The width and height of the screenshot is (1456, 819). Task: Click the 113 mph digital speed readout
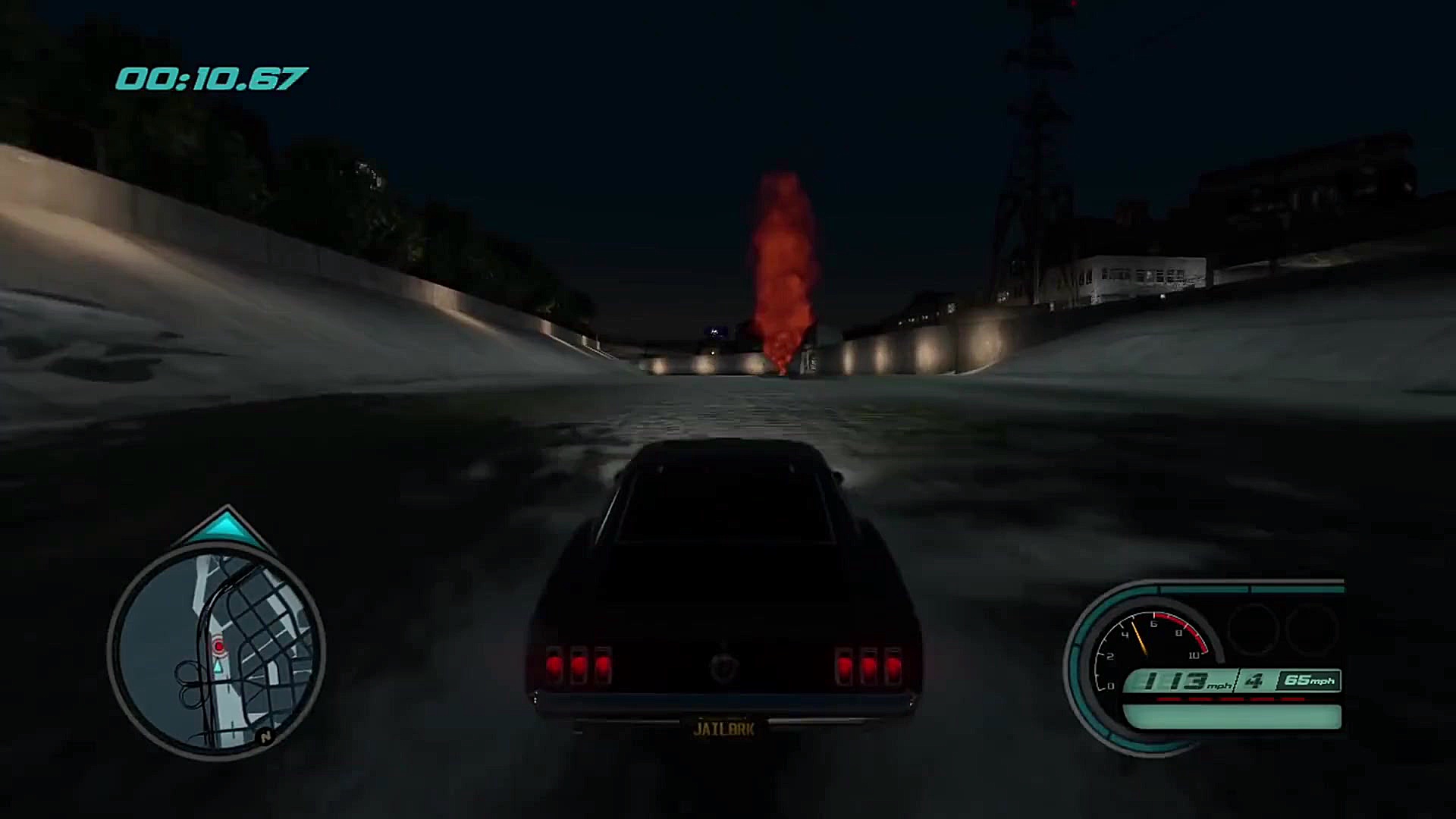tap(1175, 681)
